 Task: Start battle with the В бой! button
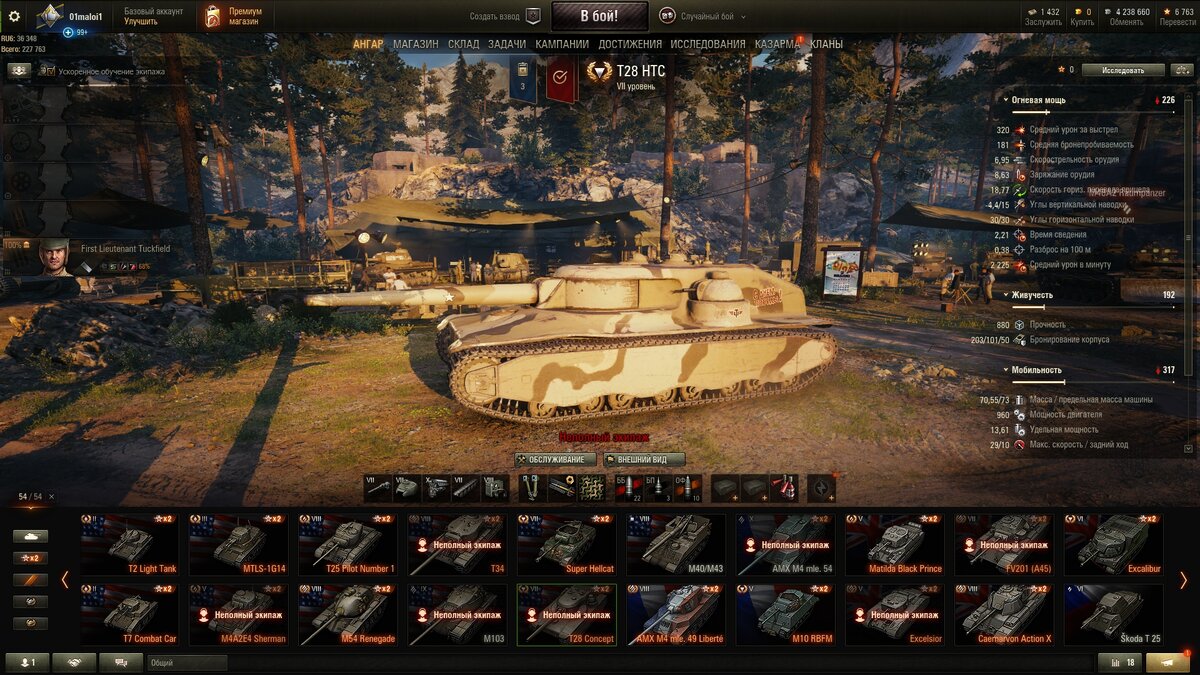click(x=599, y=16)
